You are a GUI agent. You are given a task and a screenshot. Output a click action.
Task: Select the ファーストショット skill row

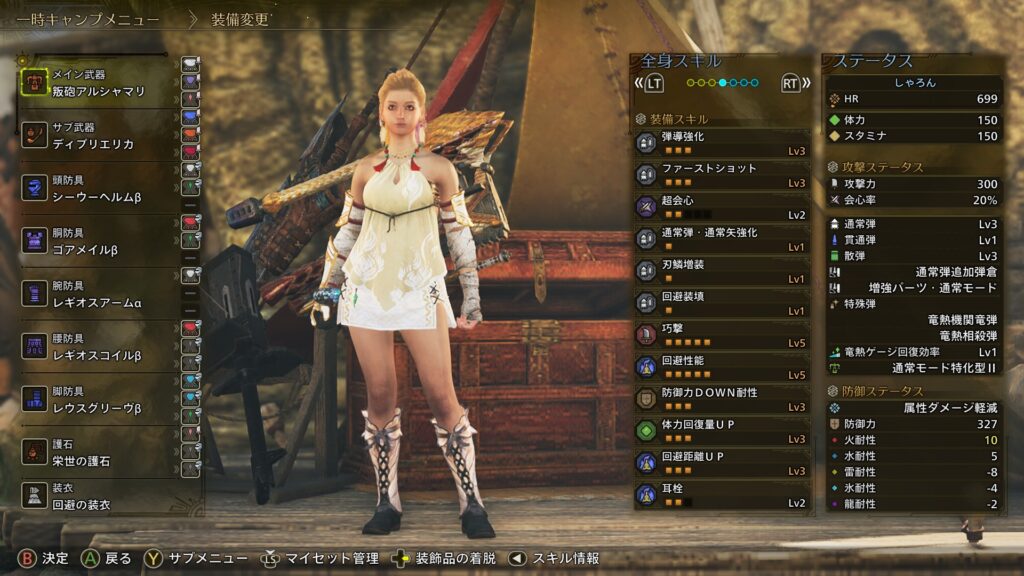(x=722, y=174)
